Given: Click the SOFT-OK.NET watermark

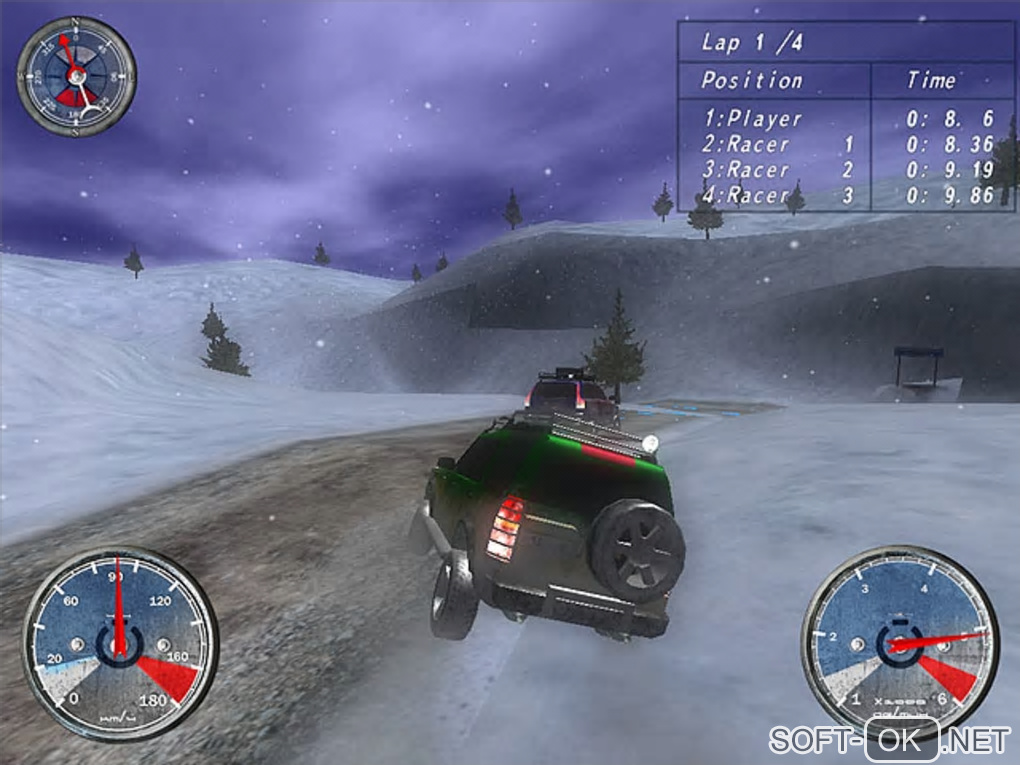Looking at the screenshot, I should 890,740.
